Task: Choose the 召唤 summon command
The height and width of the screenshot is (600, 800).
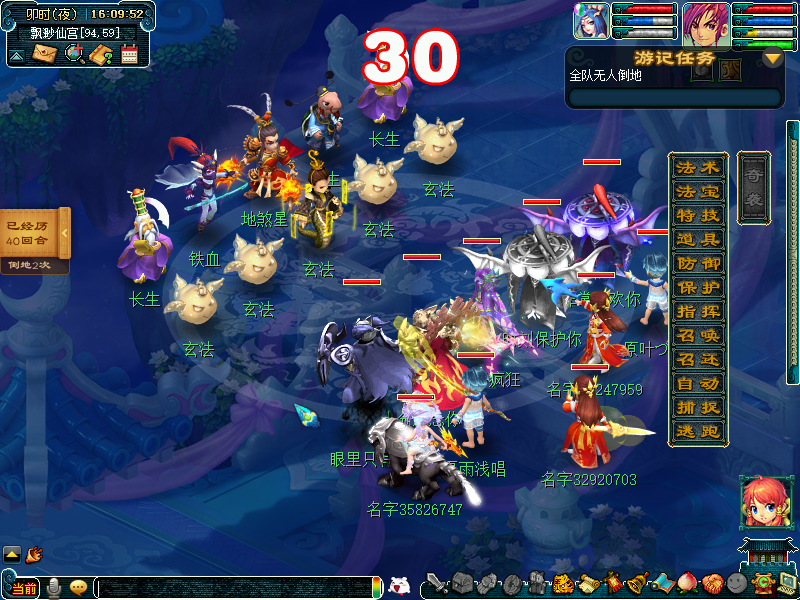Action: (x=697, y=335)
